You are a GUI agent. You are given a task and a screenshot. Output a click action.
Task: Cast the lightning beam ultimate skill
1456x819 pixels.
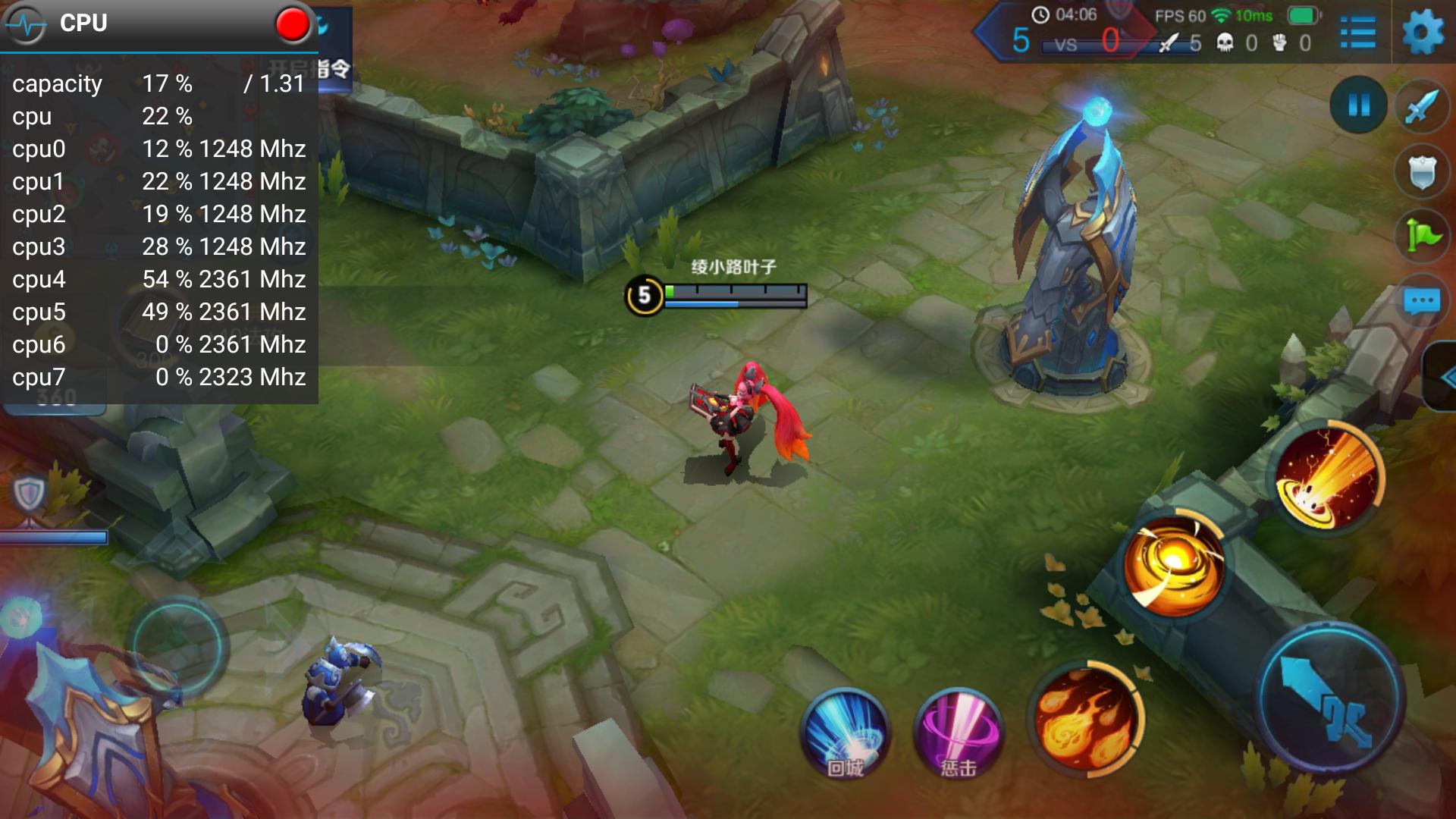pos(1327,478)
